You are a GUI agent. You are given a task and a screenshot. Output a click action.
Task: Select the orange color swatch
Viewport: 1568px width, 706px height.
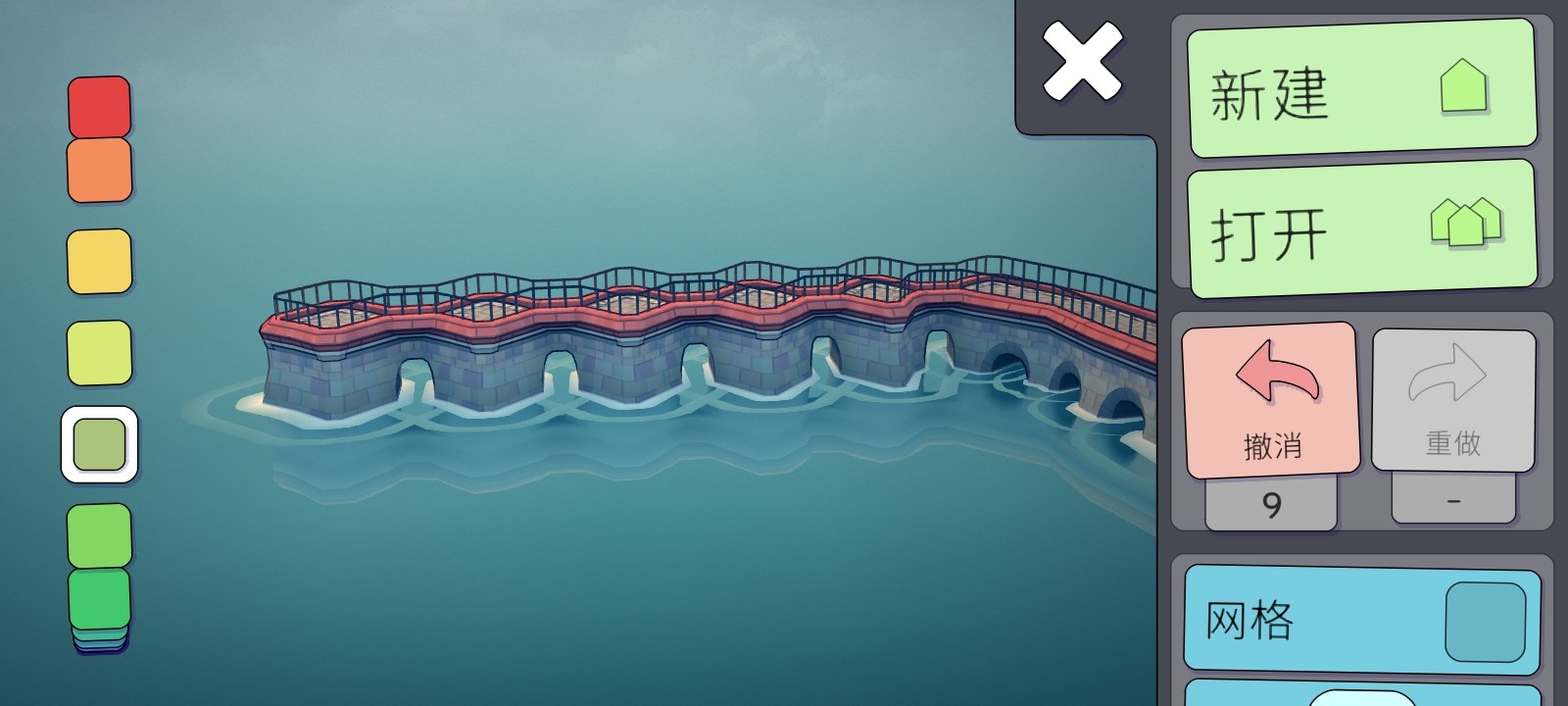pyautogui.click(x=99, y=170)
